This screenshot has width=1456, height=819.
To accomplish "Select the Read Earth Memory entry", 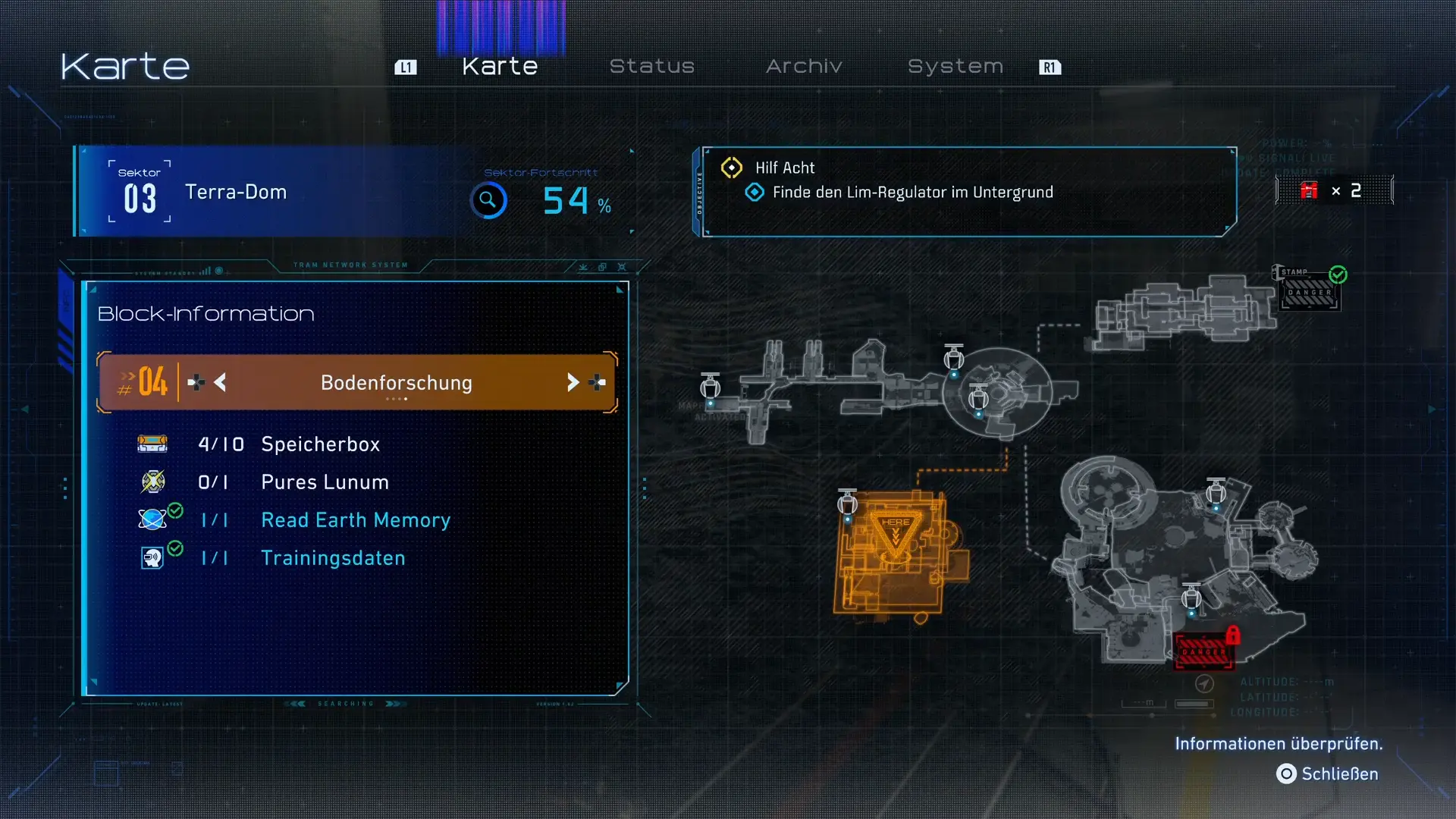I will pos(355,520).
